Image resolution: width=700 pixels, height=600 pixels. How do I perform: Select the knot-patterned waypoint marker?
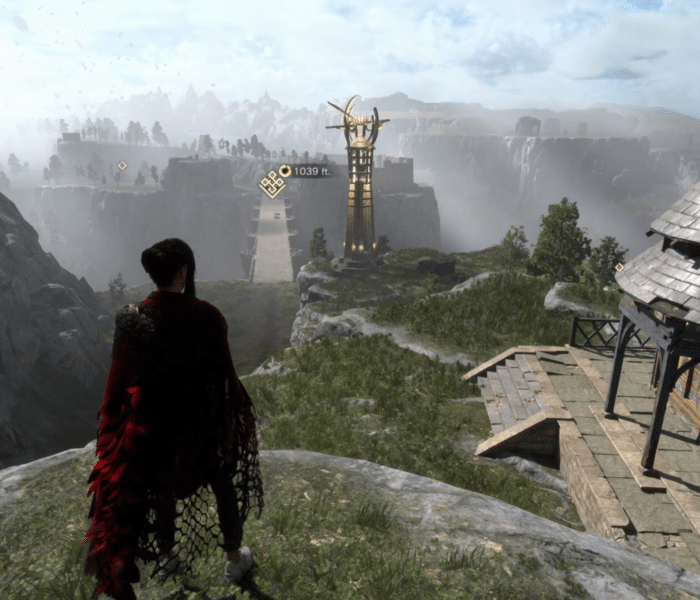pos(272,183)
